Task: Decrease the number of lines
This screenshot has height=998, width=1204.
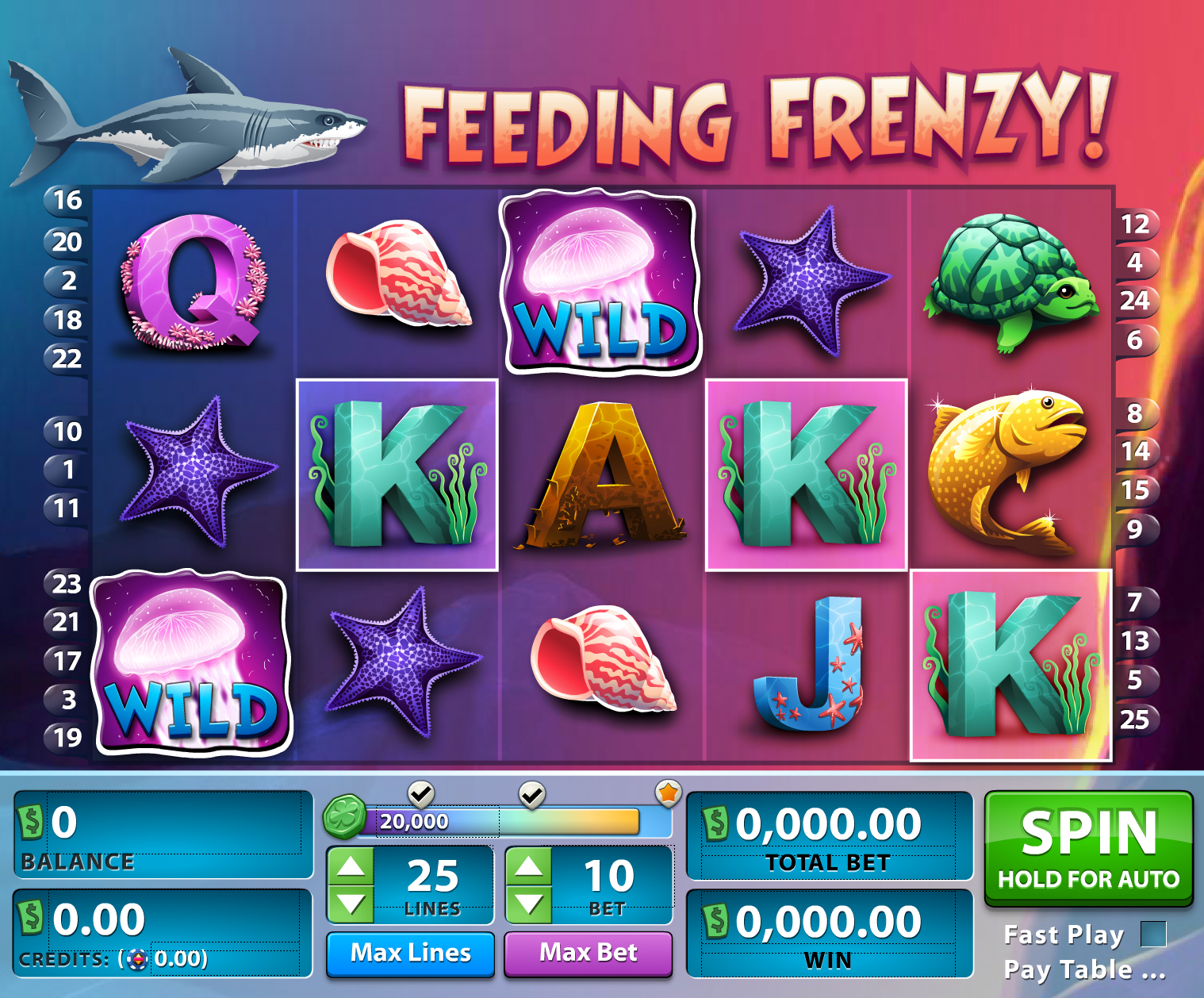Action: click(x=351, y=903)
